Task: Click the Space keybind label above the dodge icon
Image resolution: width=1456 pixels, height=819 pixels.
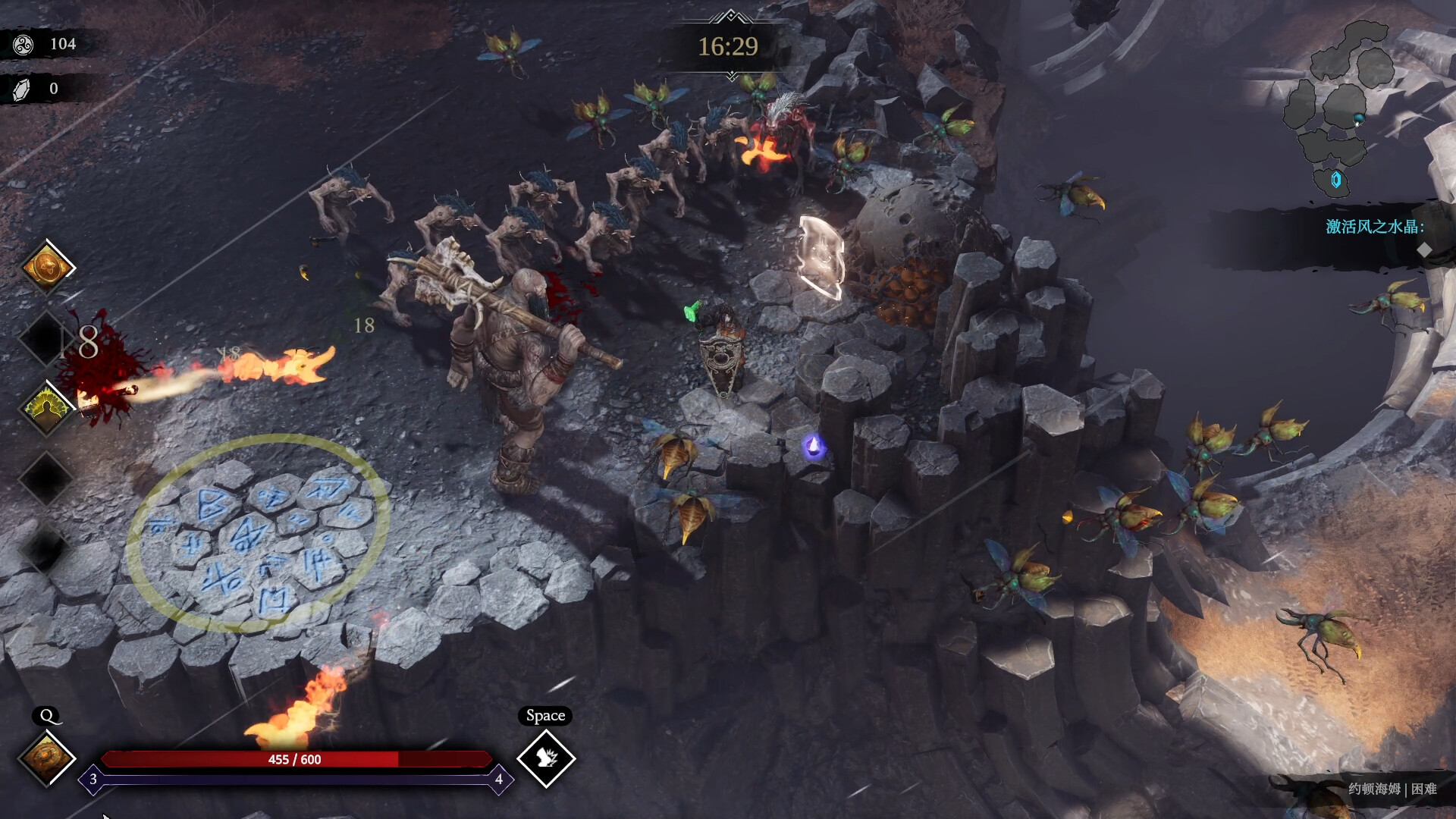Action: (545, 716)
